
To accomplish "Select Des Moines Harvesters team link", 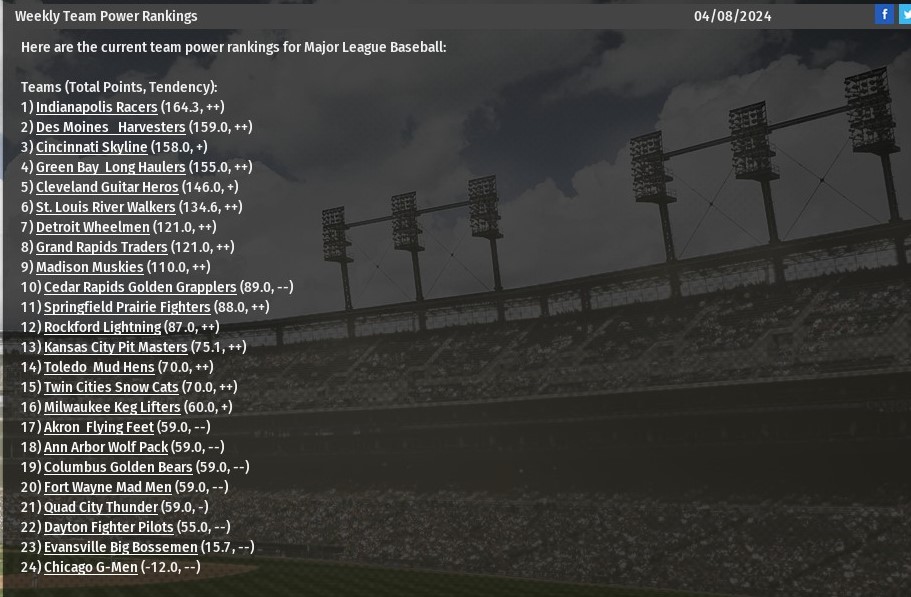I will click(110, 127).
